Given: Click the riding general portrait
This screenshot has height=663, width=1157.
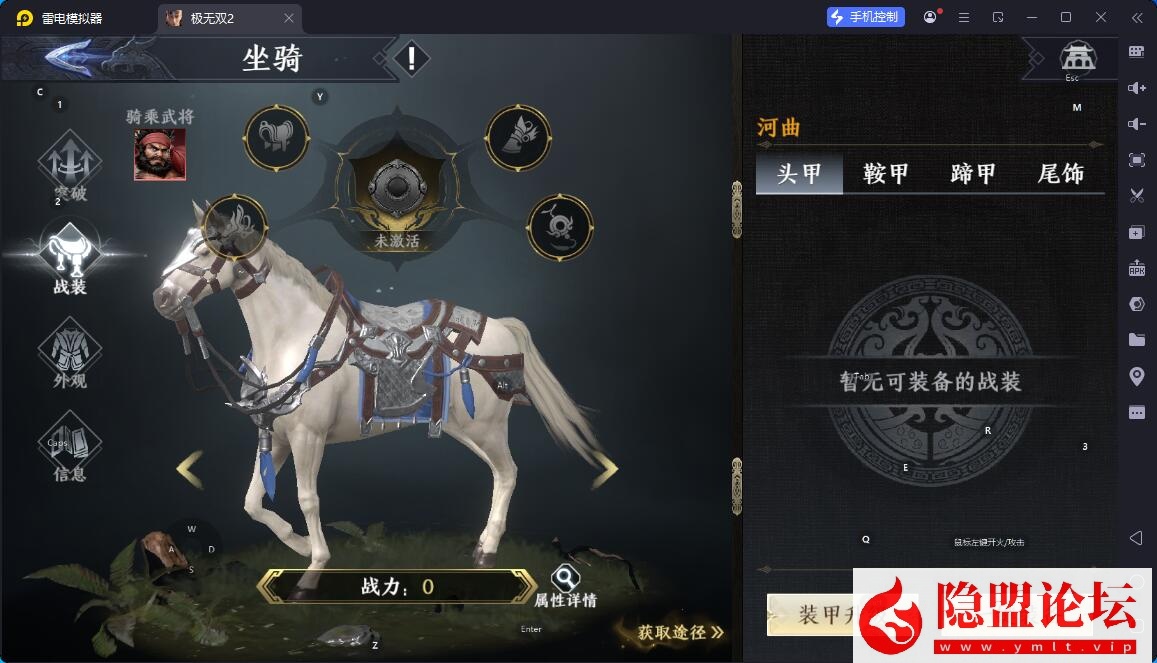Looking at the screenshot, I should (x=160, y=155).
